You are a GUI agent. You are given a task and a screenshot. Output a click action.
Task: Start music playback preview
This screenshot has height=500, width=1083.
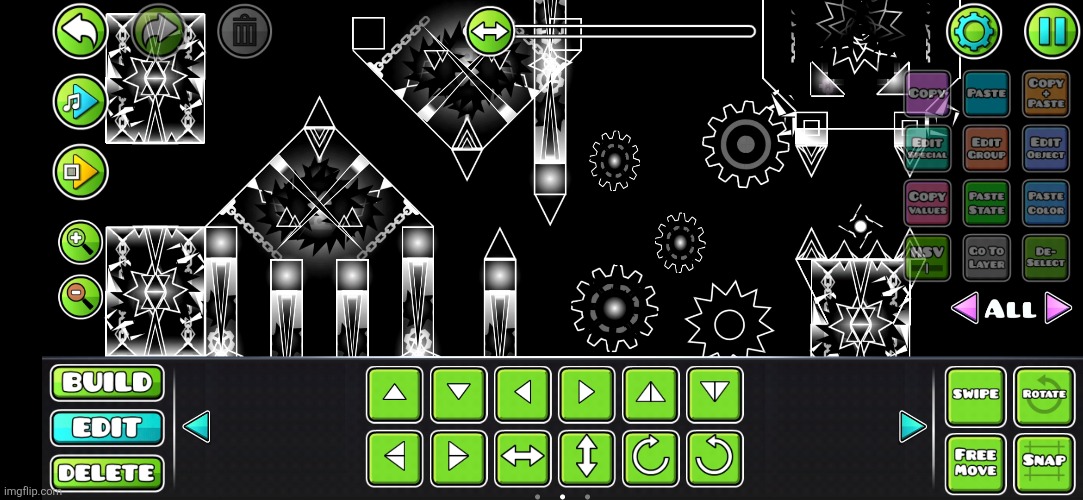[80, 101]
